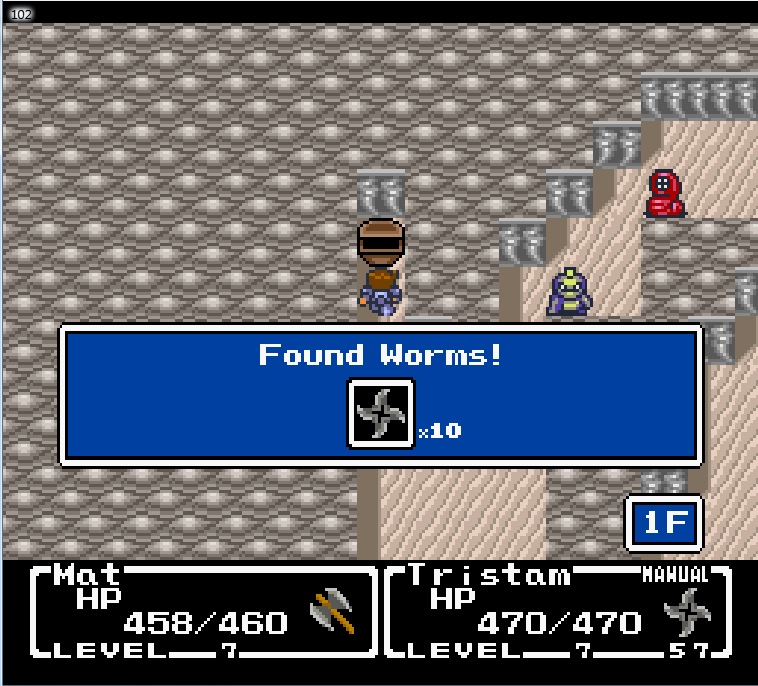
Task: Select the shuriken item icon in the found dialog
Action: pyautogui.click(x=380, y=412)
